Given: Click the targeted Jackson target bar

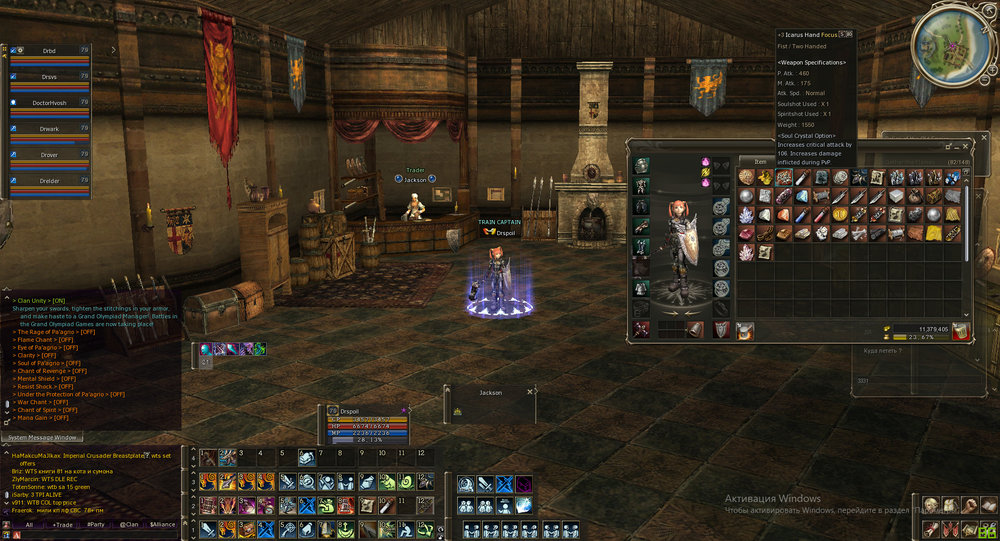Looking at the screenshot, I should pos(490,400).
